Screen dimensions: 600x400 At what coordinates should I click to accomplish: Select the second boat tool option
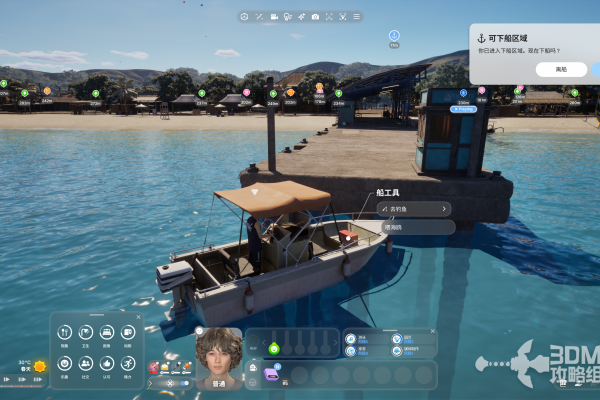[413, 227]
